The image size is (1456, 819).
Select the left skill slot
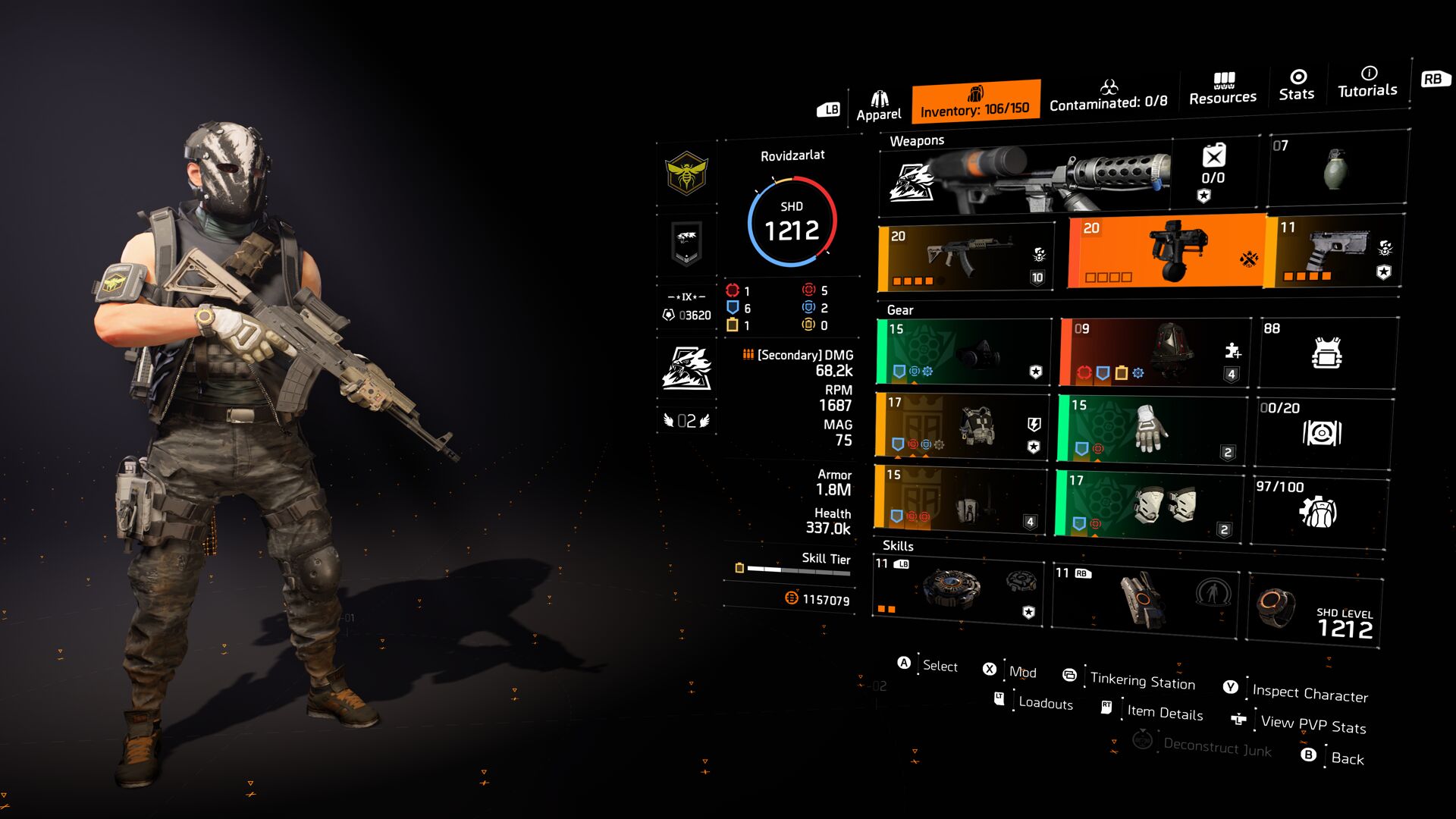point(958,591)
